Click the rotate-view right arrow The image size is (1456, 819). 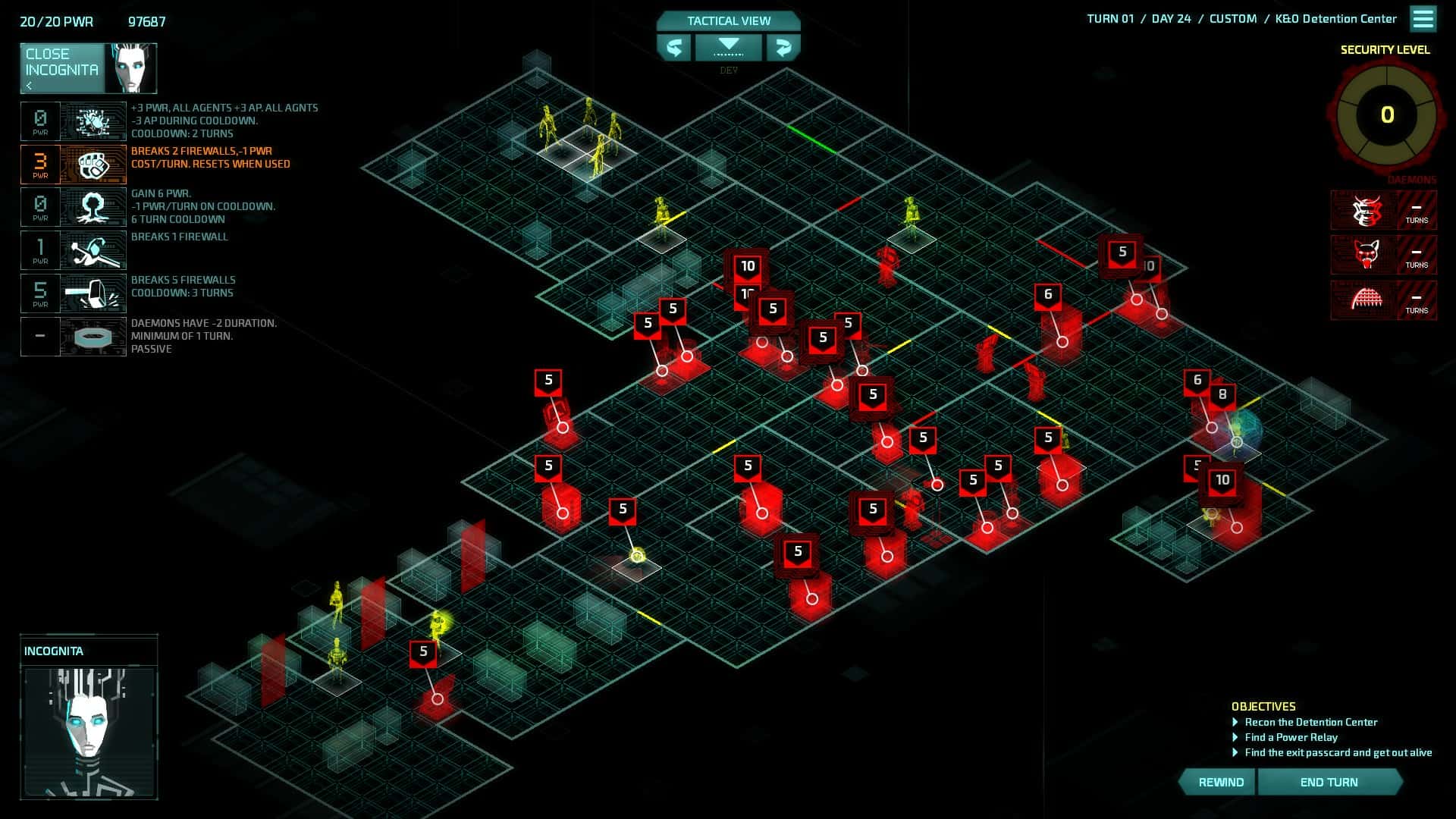[783, 48]
